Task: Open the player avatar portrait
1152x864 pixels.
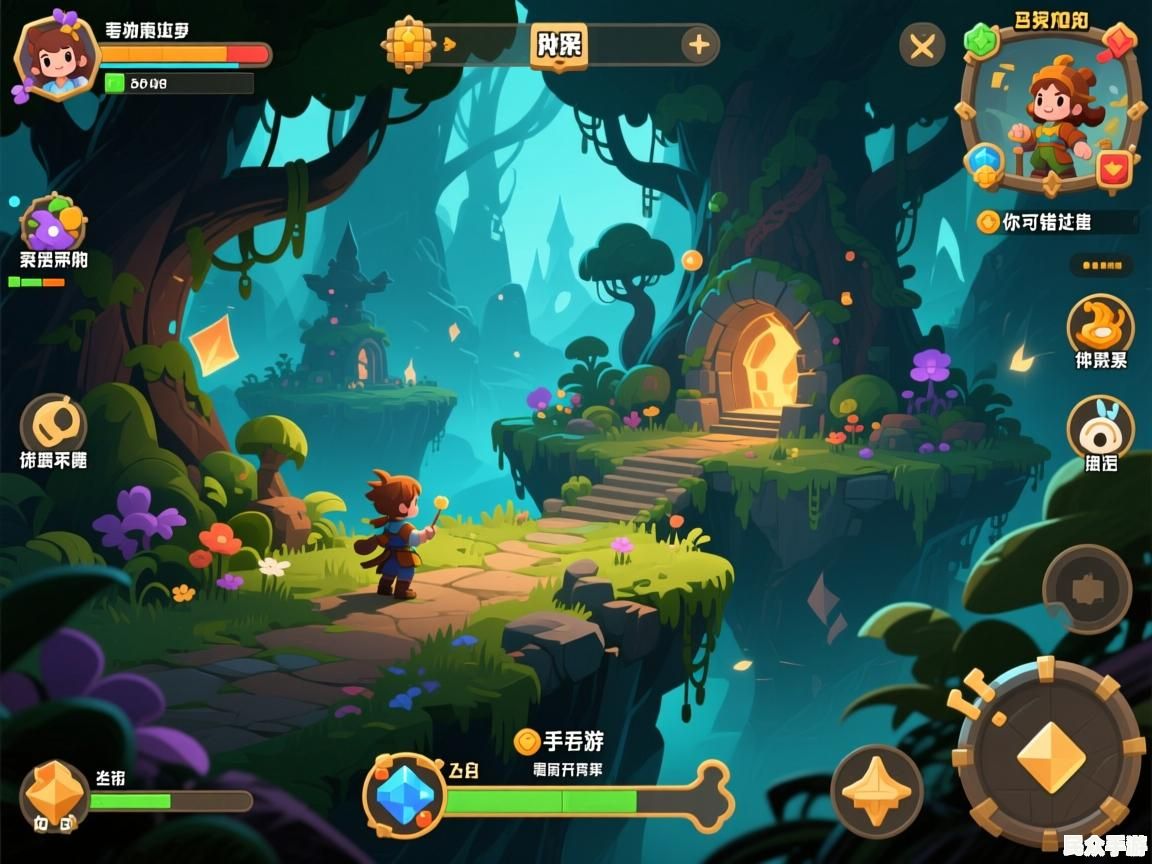Action: click(x=57, y=57)
